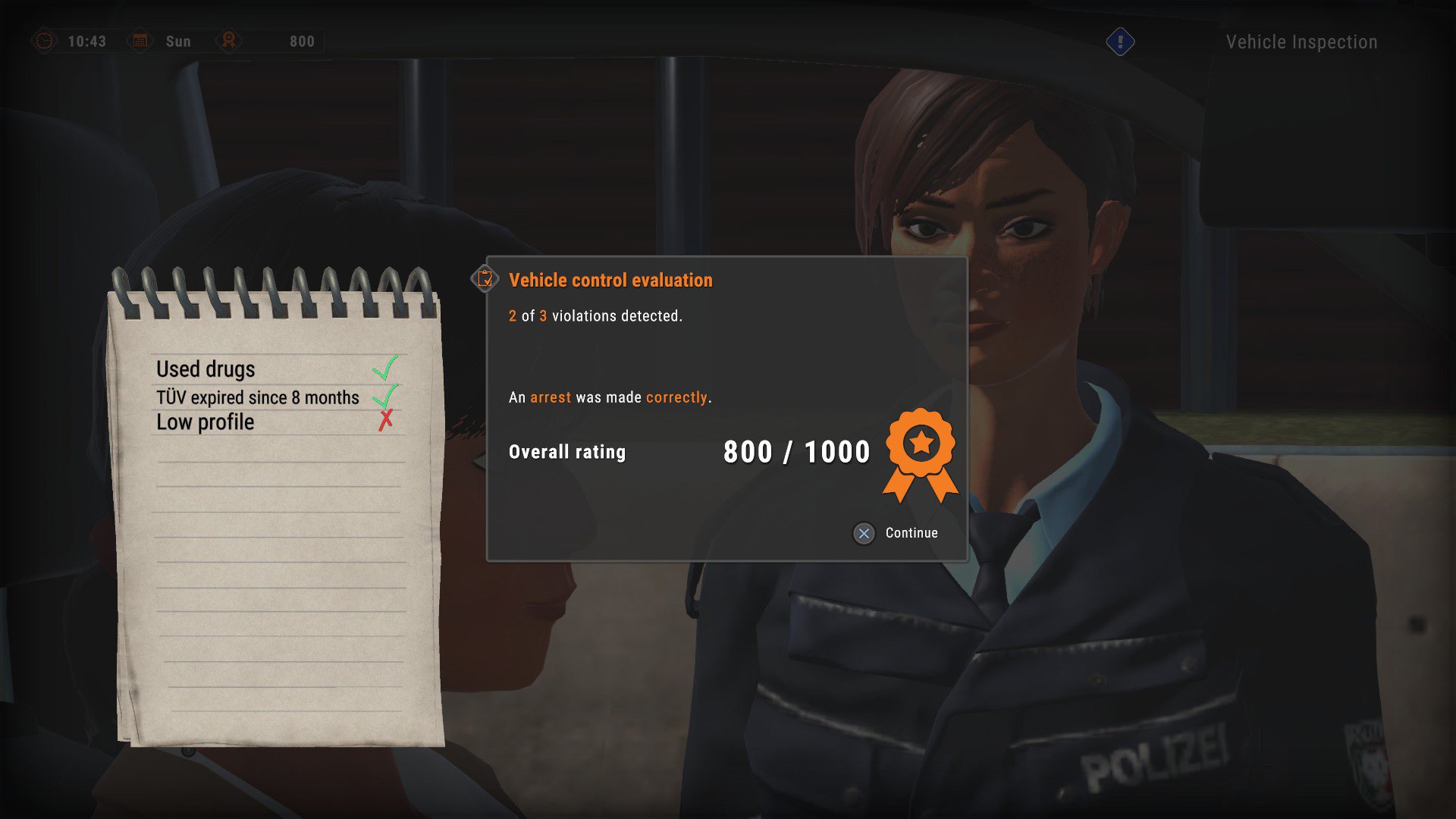Open the Overall rating details
1456x819 pixels.
(567, 452)
